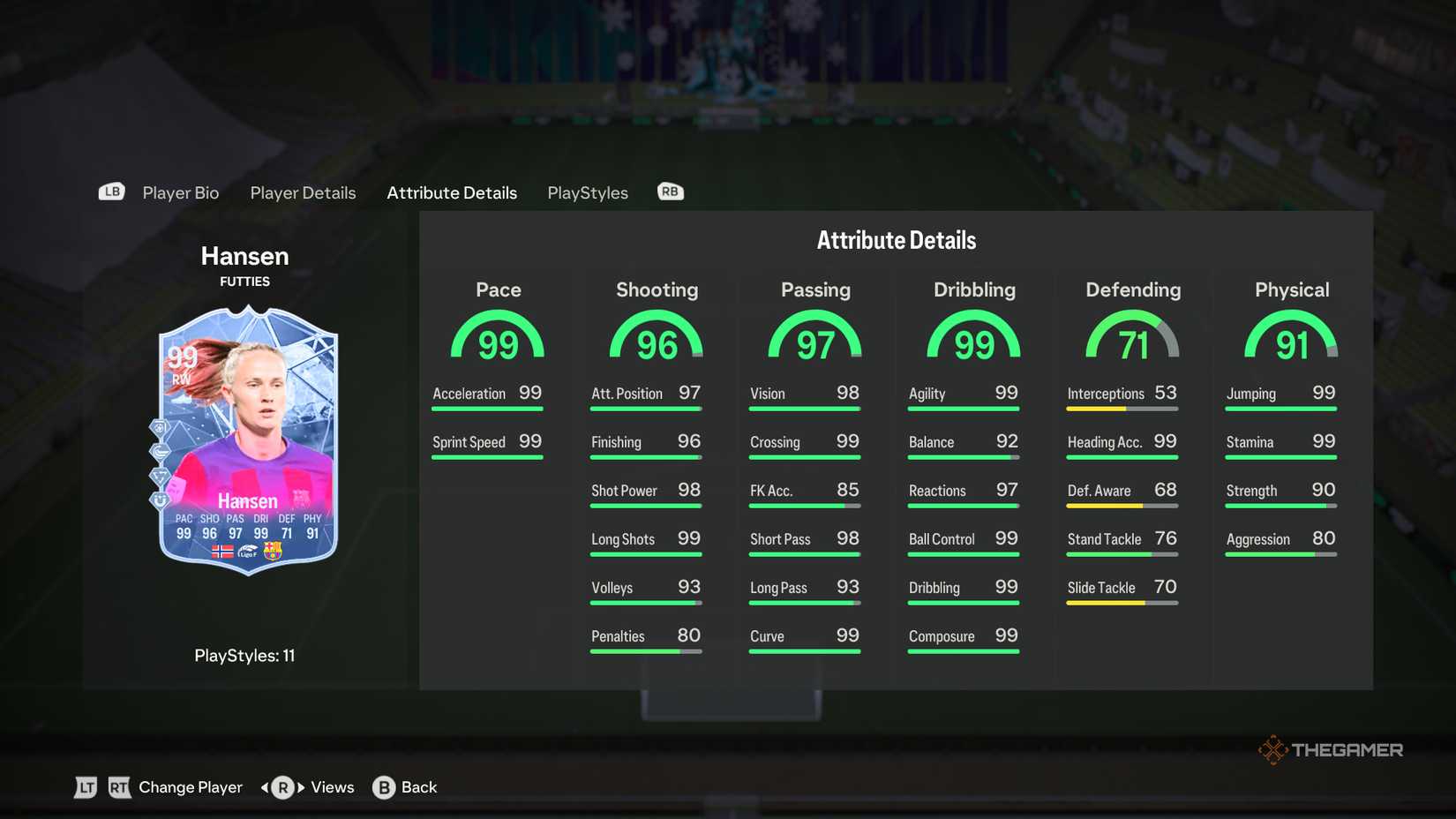Click the FC Barcelona club crest on the card
Screen dimensions: 1456x819
coord(273,551)
